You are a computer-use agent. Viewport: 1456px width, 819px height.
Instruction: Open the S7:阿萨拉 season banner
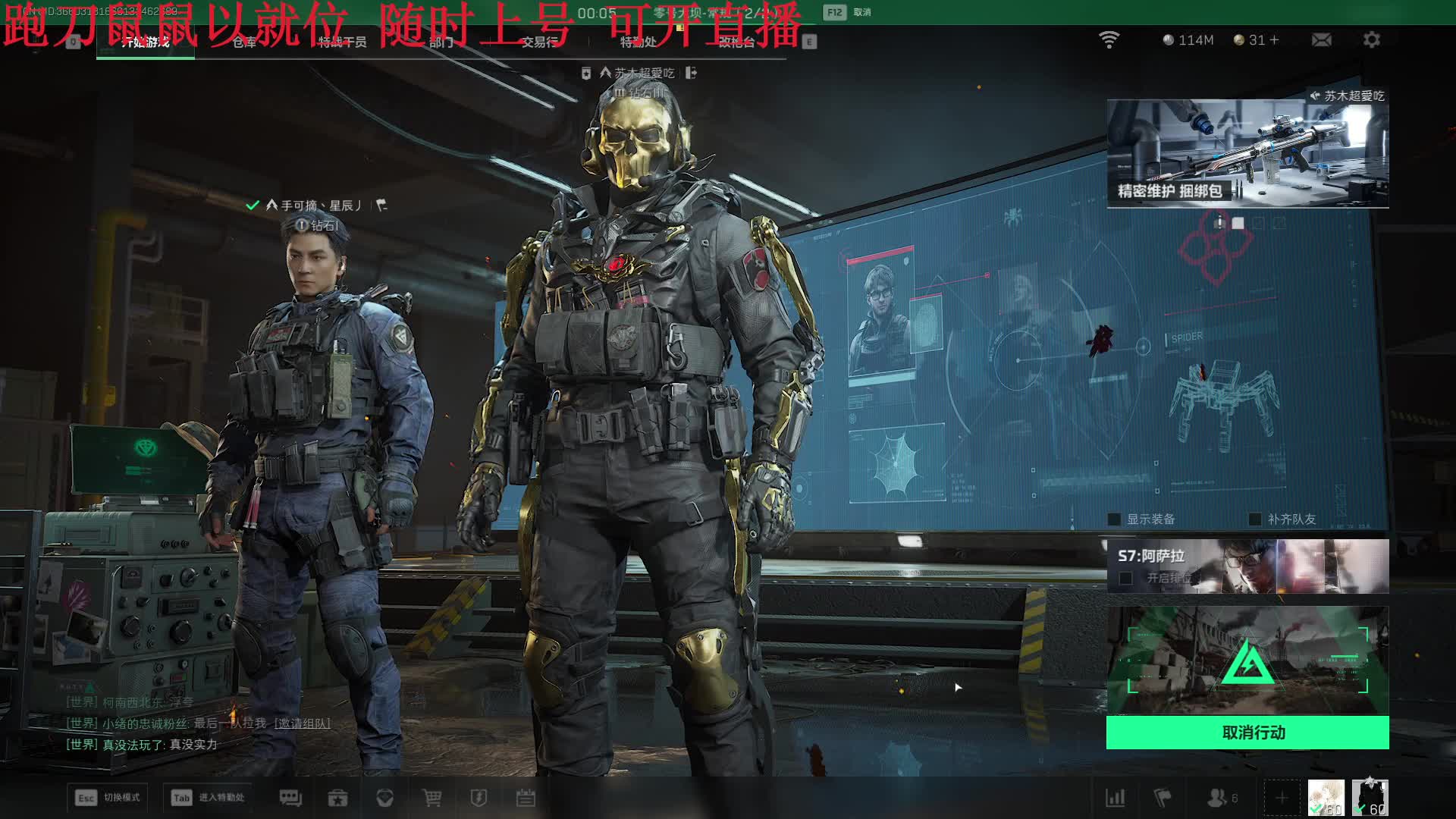click(1247, 566)
